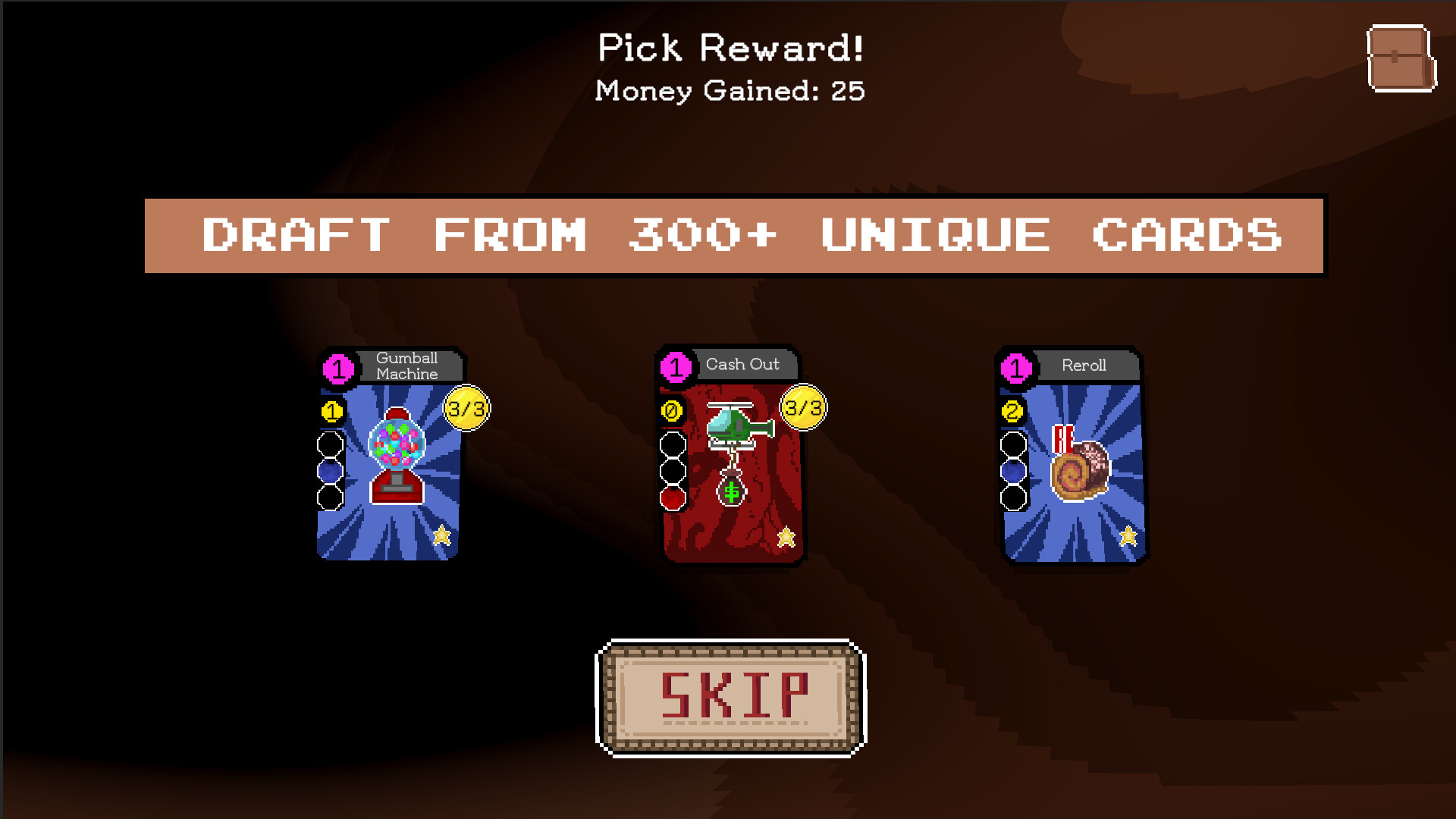Click the Money Gained: 25 text

[x=730, y=92]
